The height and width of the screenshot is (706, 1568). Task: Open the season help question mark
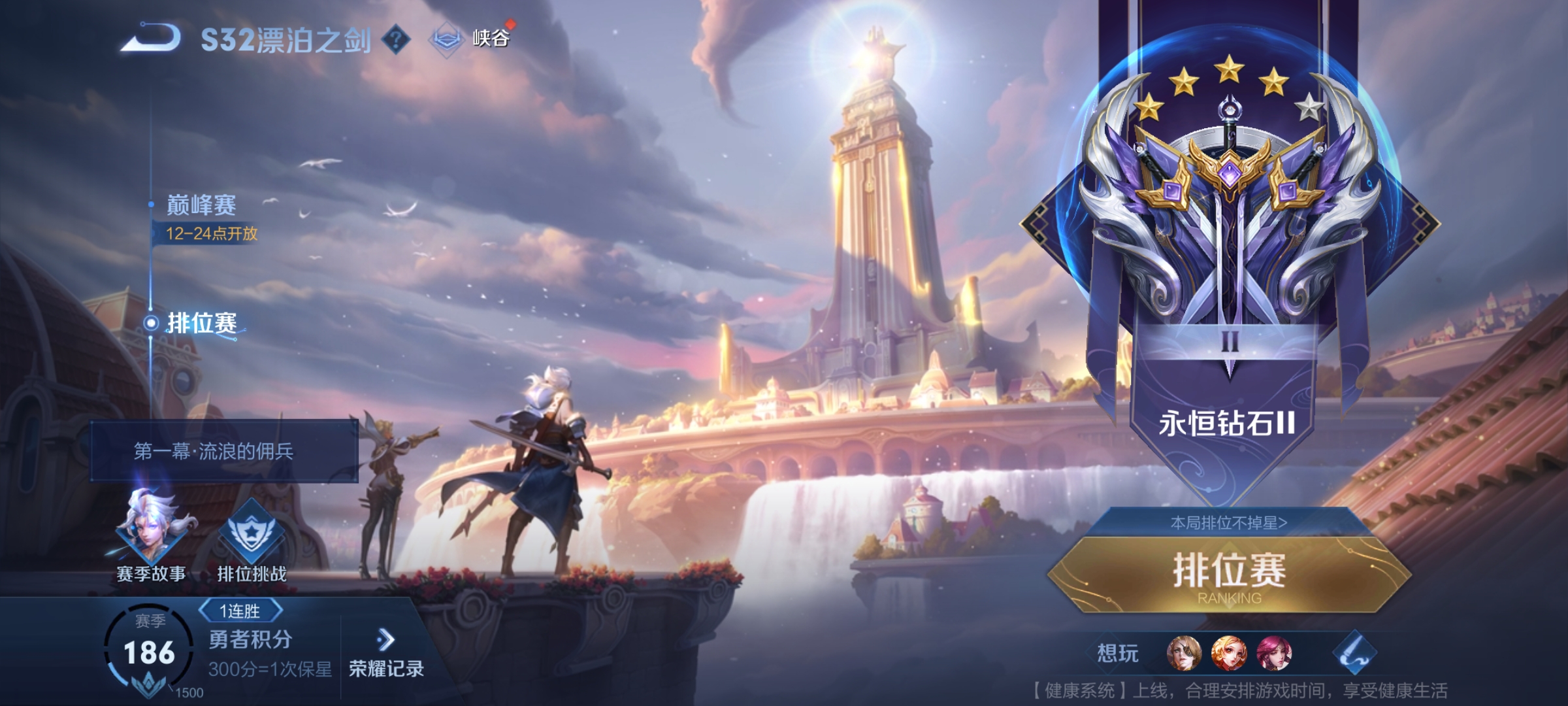pyautogui.click(x=395, y=40)
